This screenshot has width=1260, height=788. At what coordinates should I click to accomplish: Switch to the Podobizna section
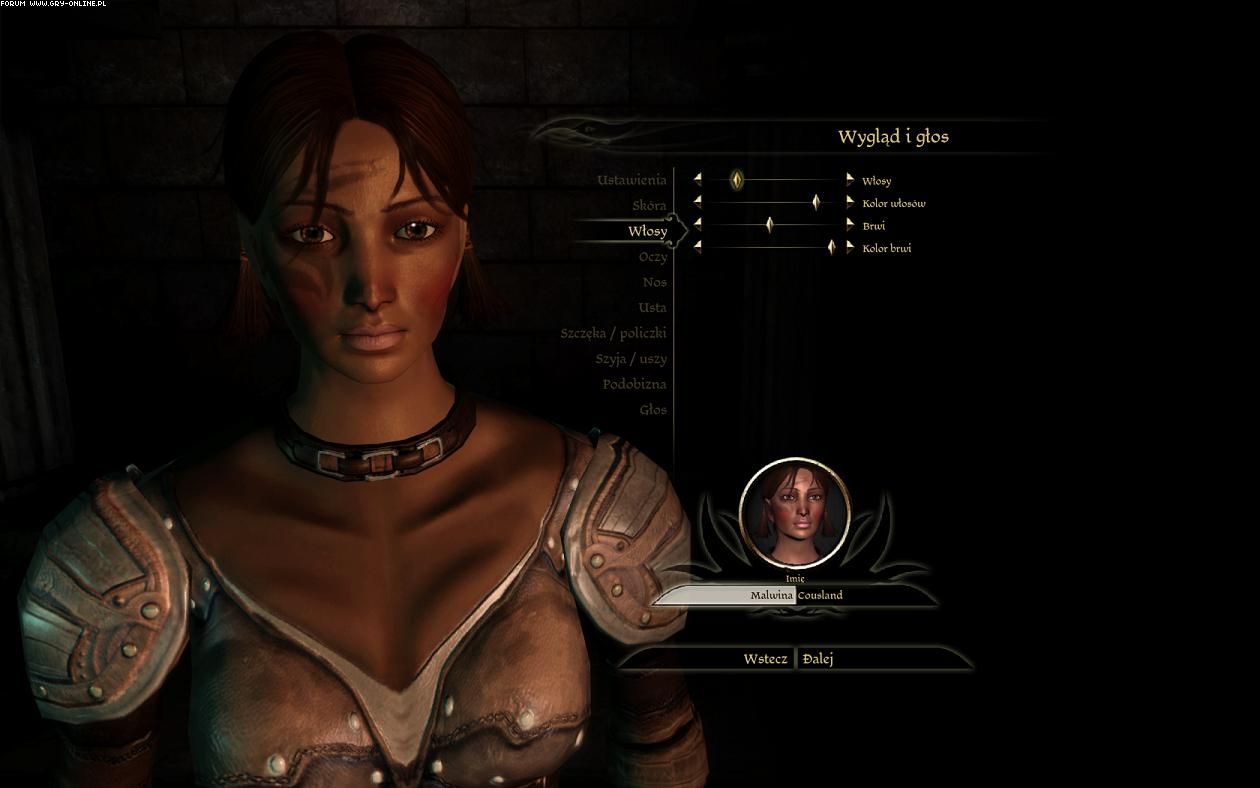(x=634, y=384)
